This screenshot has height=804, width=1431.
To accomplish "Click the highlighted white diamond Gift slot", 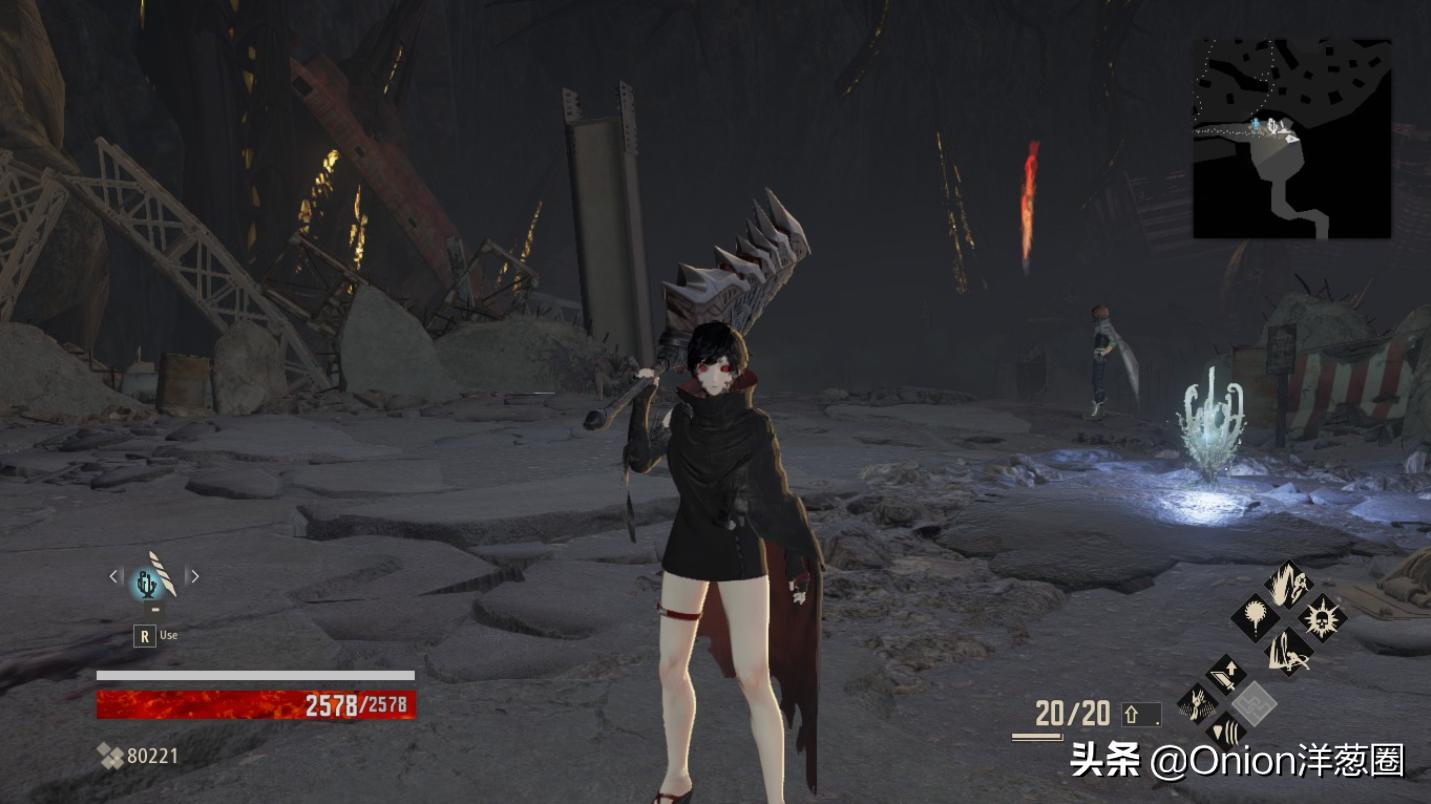I will [1254, 702].
